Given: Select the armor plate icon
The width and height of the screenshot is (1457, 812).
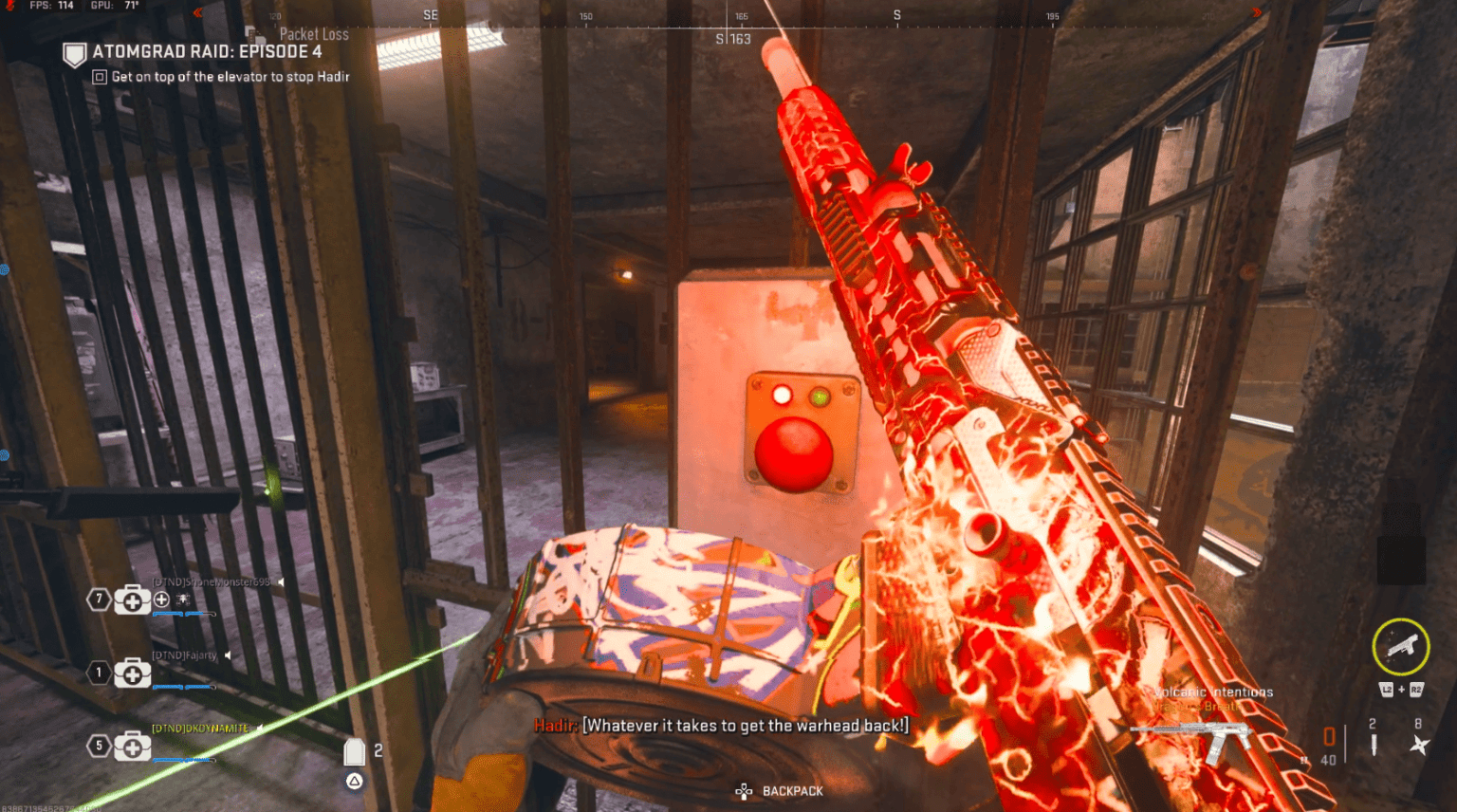Looking at the screenshot, I should (x=354, y=752).
